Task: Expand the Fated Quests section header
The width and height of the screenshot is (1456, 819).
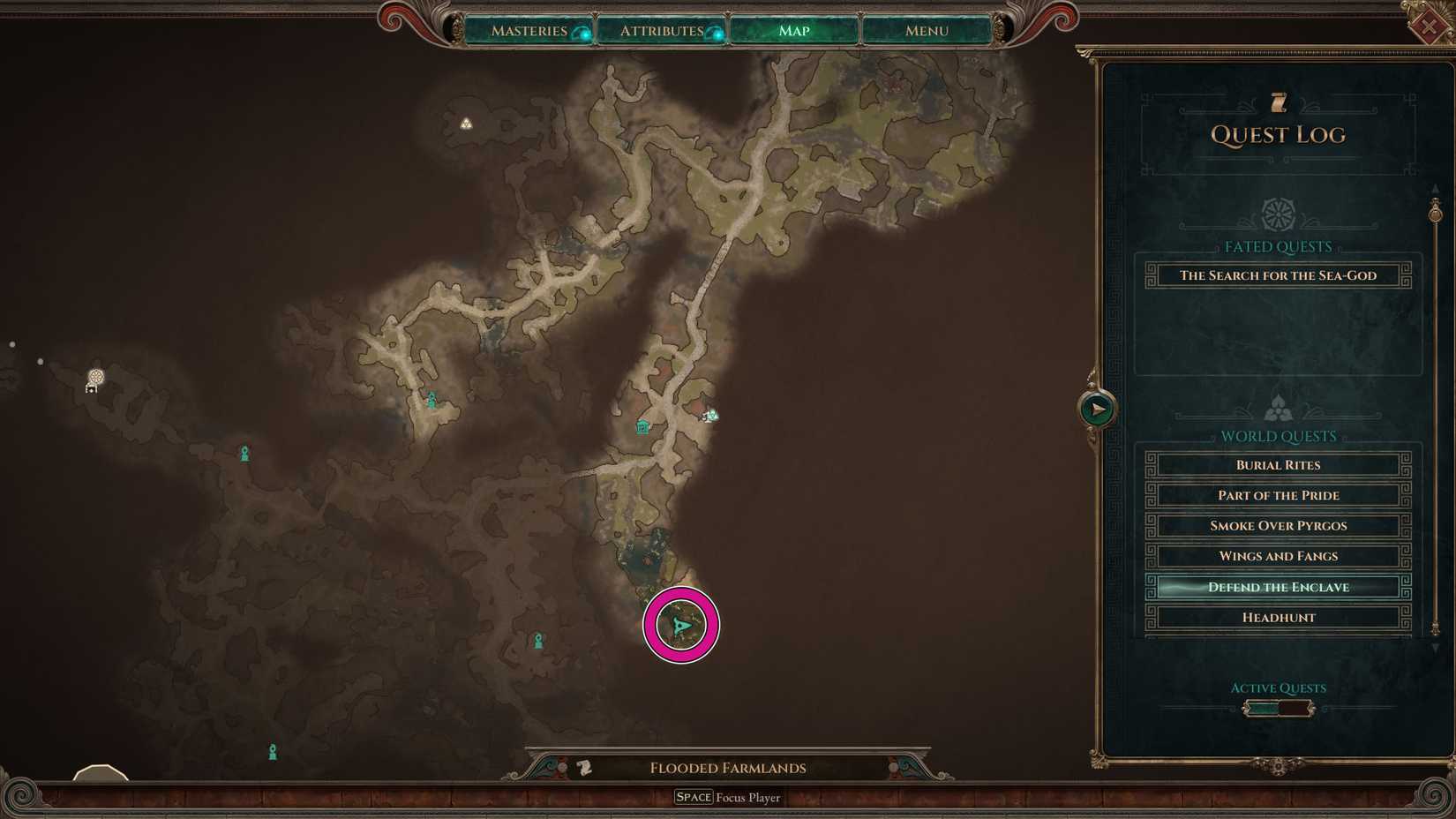Action: coord(1278,246)
